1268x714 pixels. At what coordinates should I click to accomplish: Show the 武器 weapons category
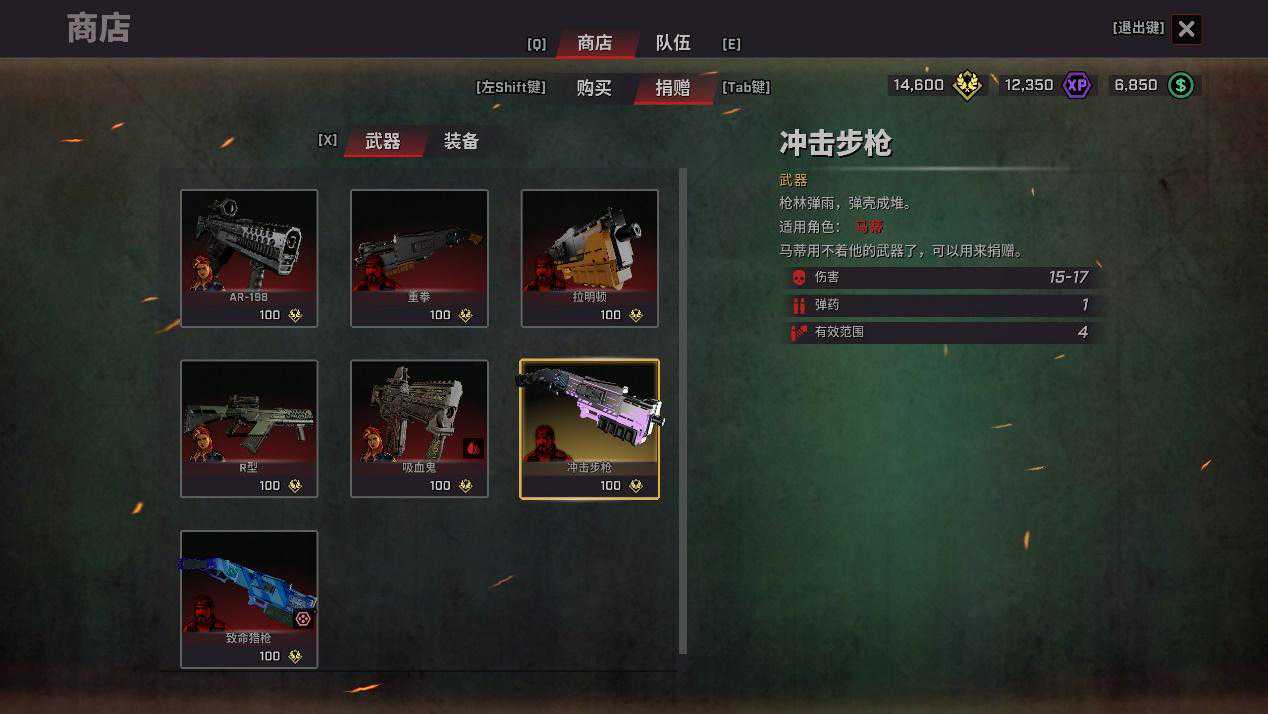tap(383, 142)
